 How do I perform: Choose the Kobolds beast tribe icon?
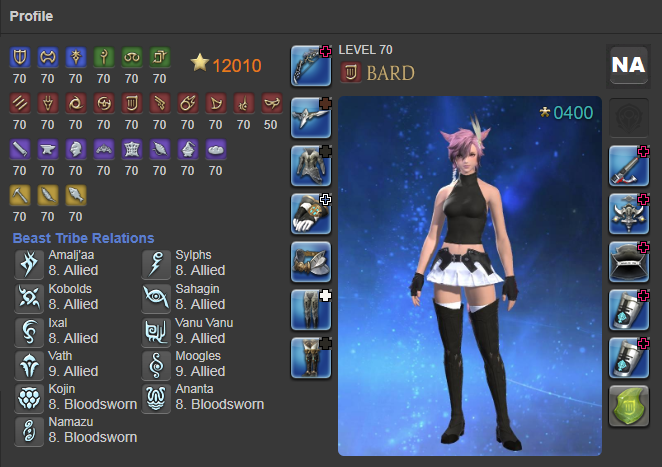[28, 297]
